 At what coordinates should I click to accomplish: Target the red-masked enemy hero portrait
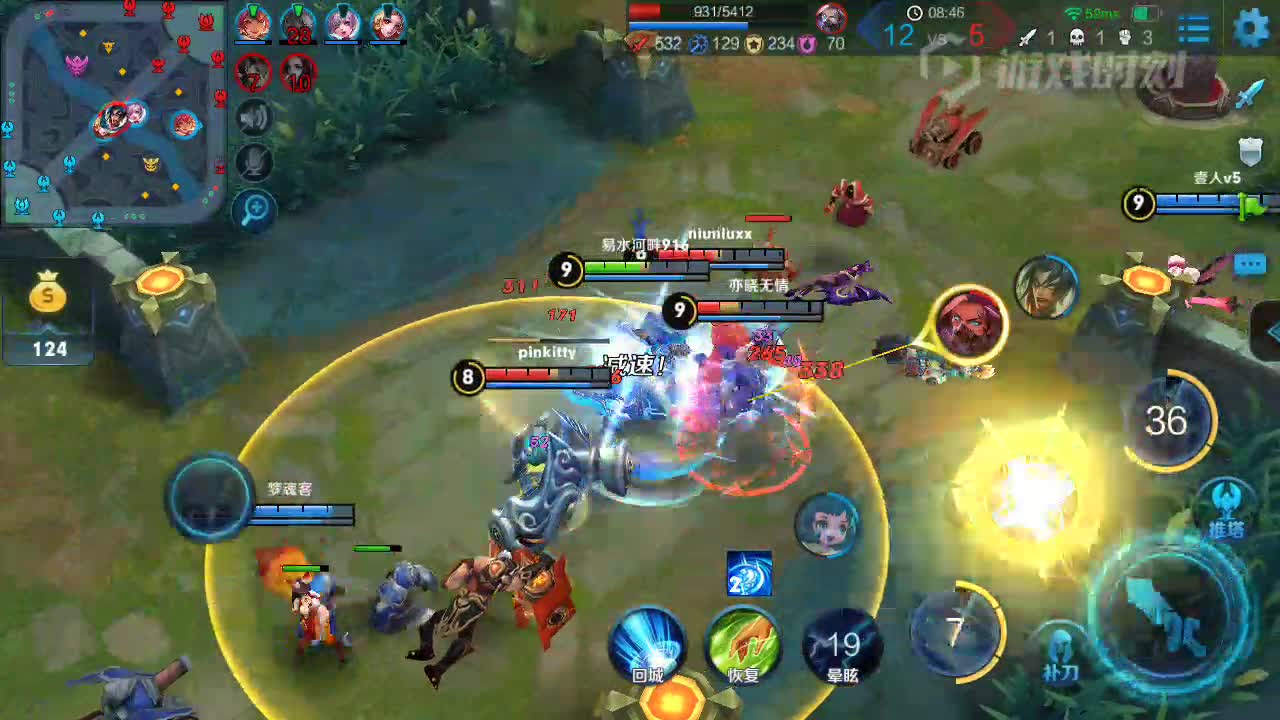(x=969, y=323)
